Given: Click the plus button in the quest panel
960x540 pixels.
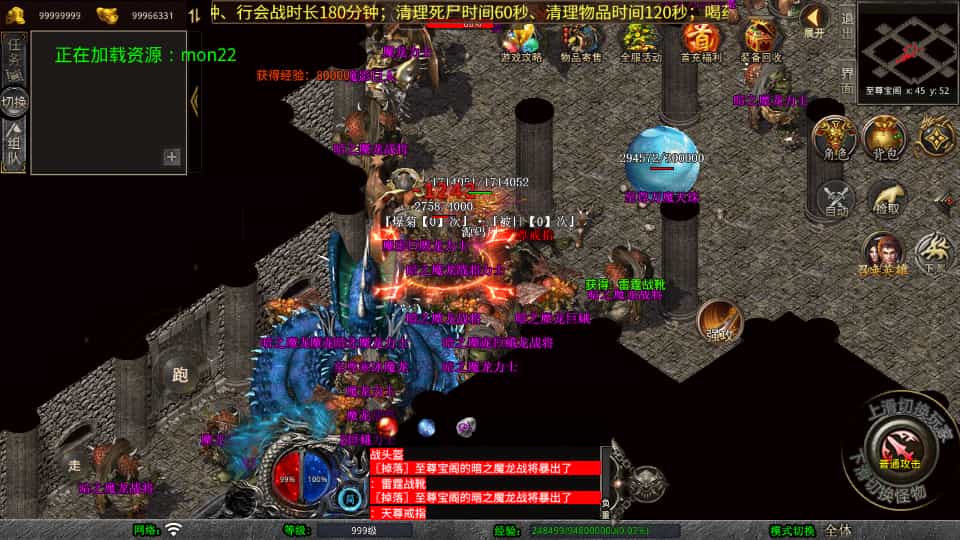Looking at the screenshot, I should [172, 156].
